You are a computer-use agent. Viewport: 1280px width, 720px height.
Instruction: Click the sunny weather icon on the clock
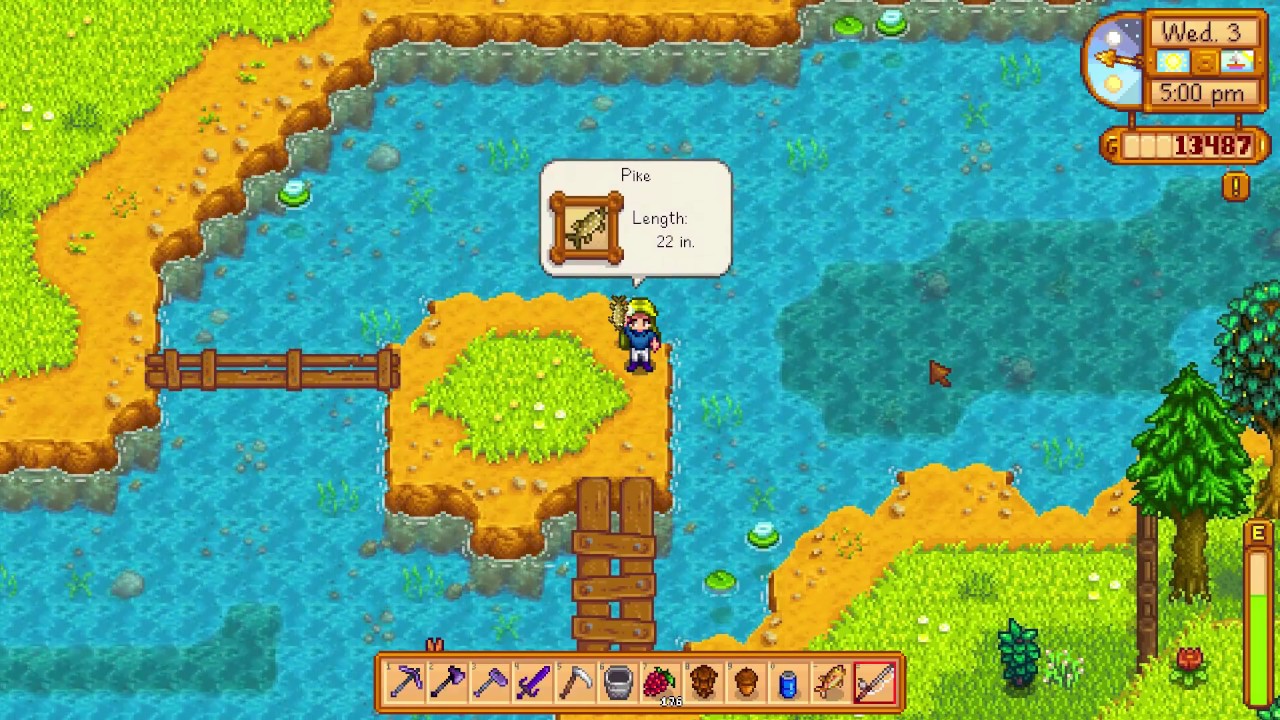click(x=1172, y=62)
